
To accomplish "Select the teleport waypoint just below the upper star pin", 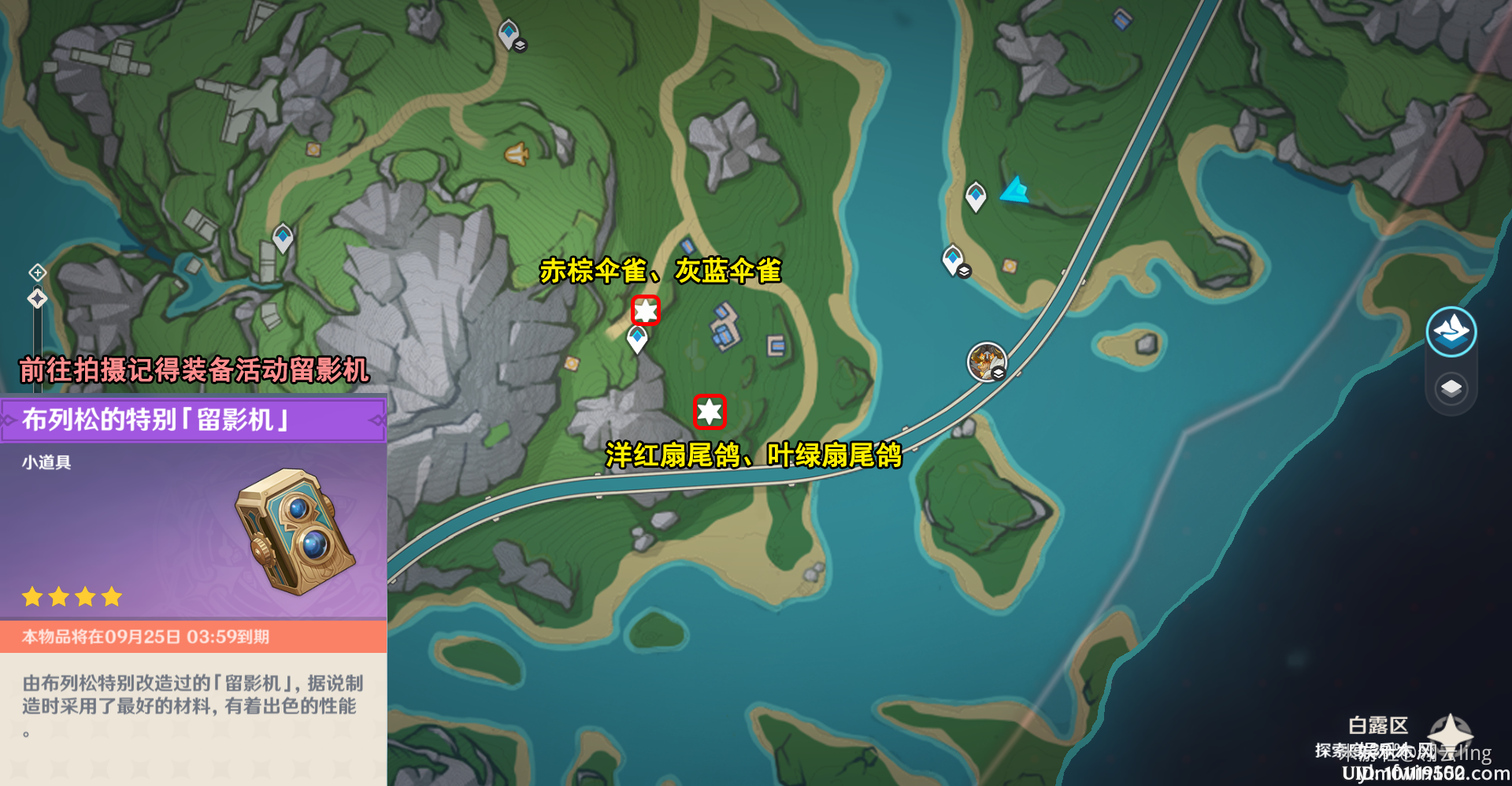I will pyautogui.click(x=637, y=339).
